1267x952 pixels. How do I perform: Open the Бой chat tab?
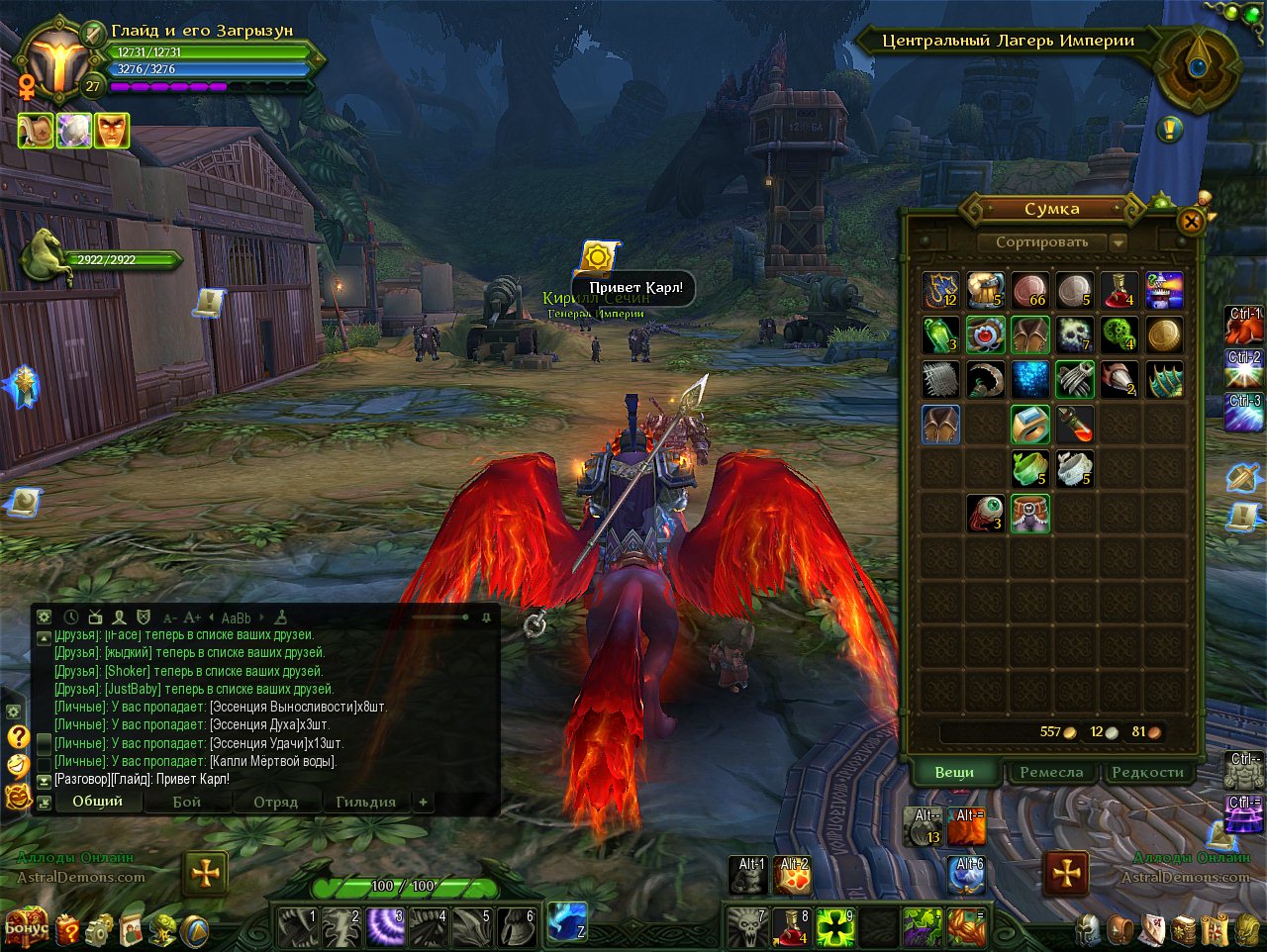pyautogui.click(x=187, y=802)
